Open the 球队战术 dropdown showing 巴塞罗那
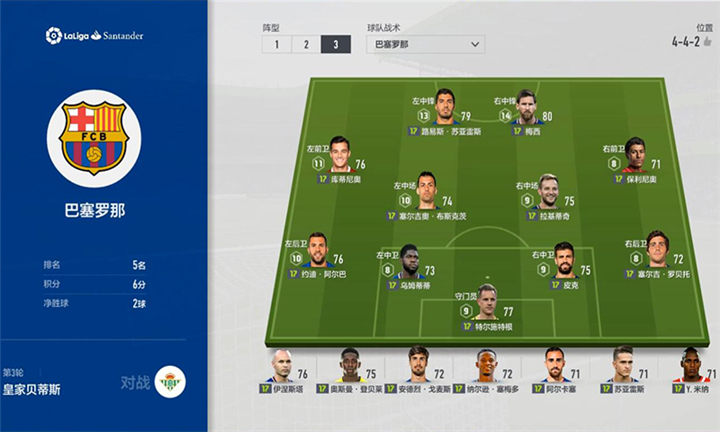The height and width of the screenshot is (432, 720). coord(423,44)
